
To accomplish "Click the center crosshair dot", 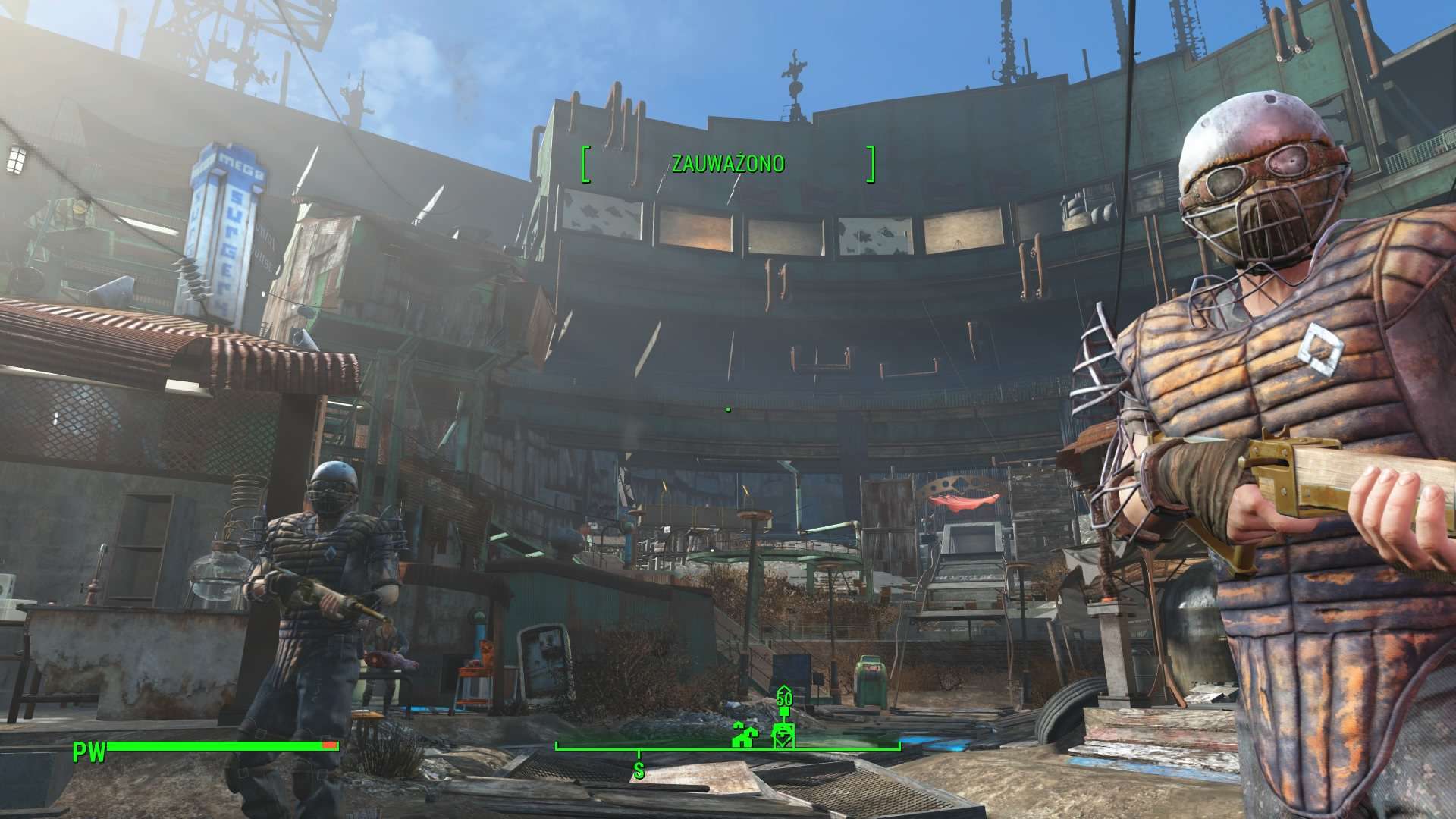I will (x=726, y=409).
